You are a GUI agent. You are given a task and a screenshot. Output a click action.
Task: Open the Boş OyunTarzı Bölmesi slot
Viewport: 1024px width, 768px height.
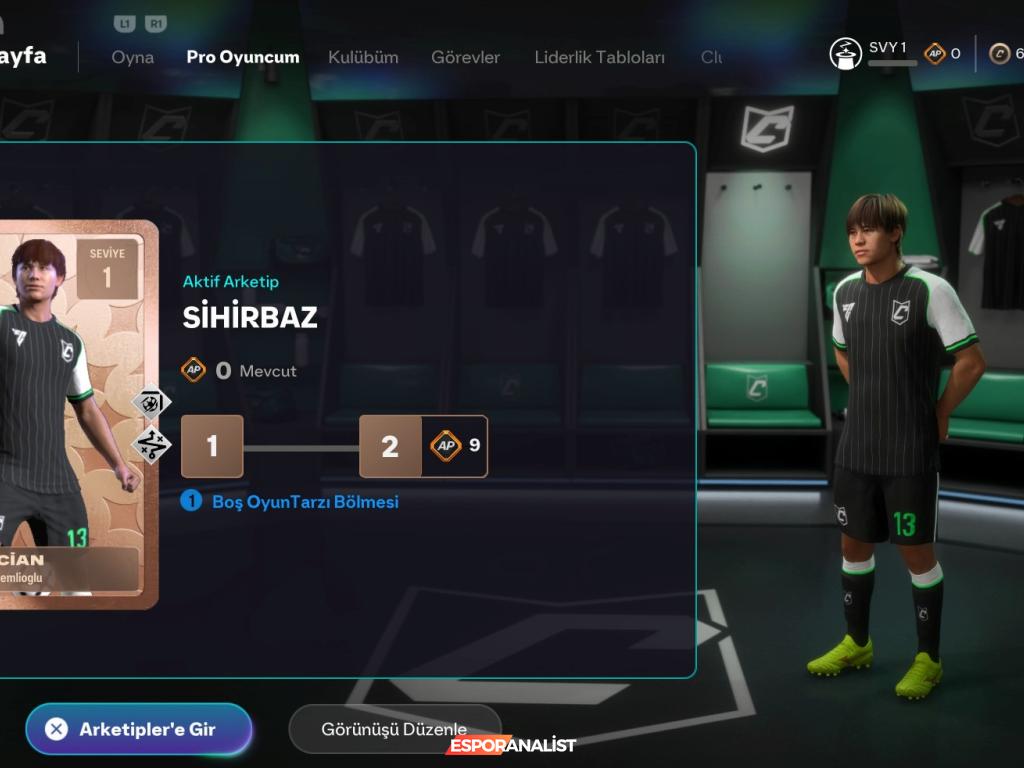pos(304,502)
